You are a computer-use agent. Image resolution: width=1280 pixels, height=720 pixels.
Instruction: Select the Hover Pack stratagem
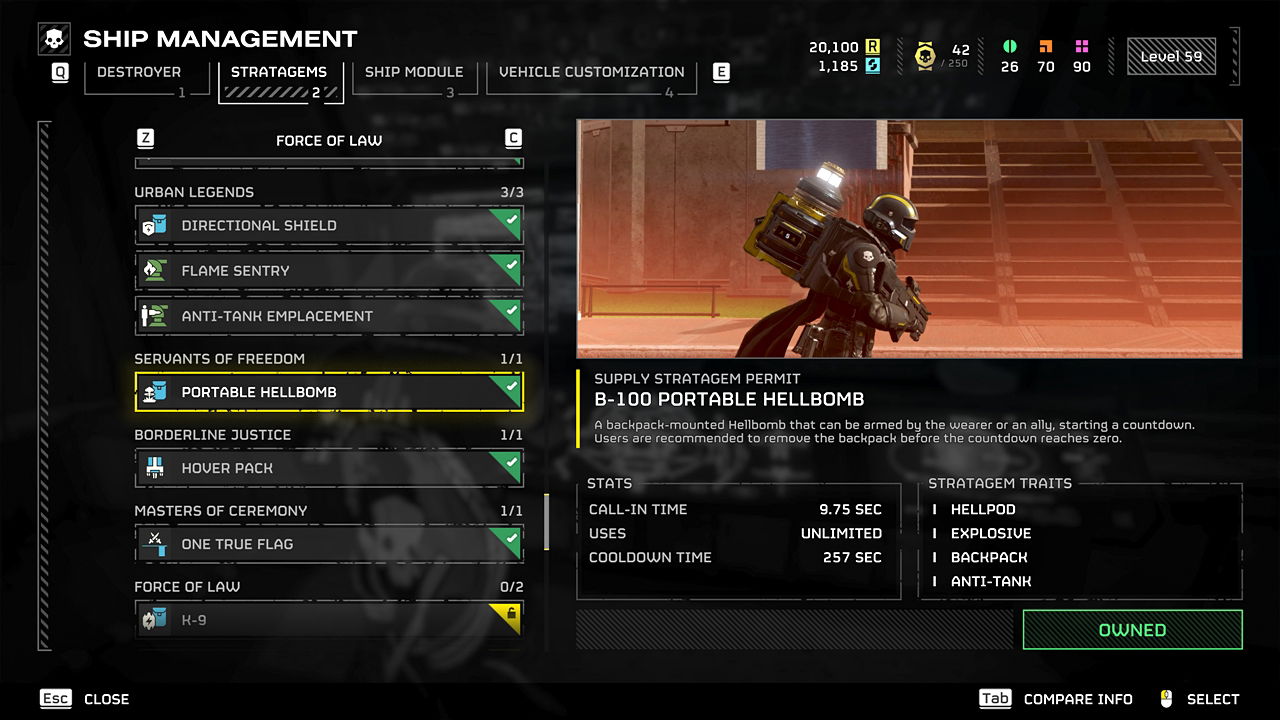329,468
